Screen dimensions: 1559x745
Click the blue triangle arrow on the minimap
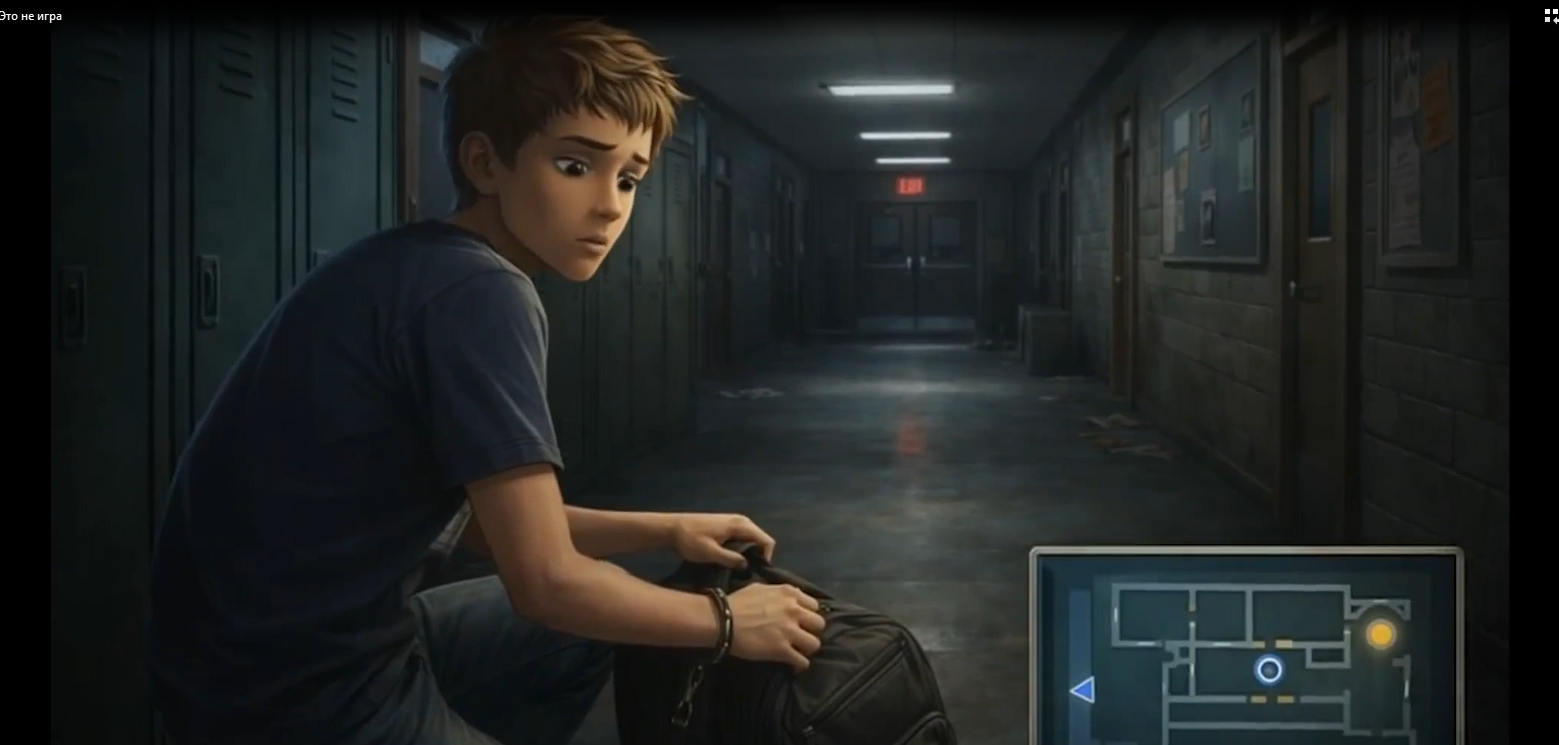point(1082,689)
